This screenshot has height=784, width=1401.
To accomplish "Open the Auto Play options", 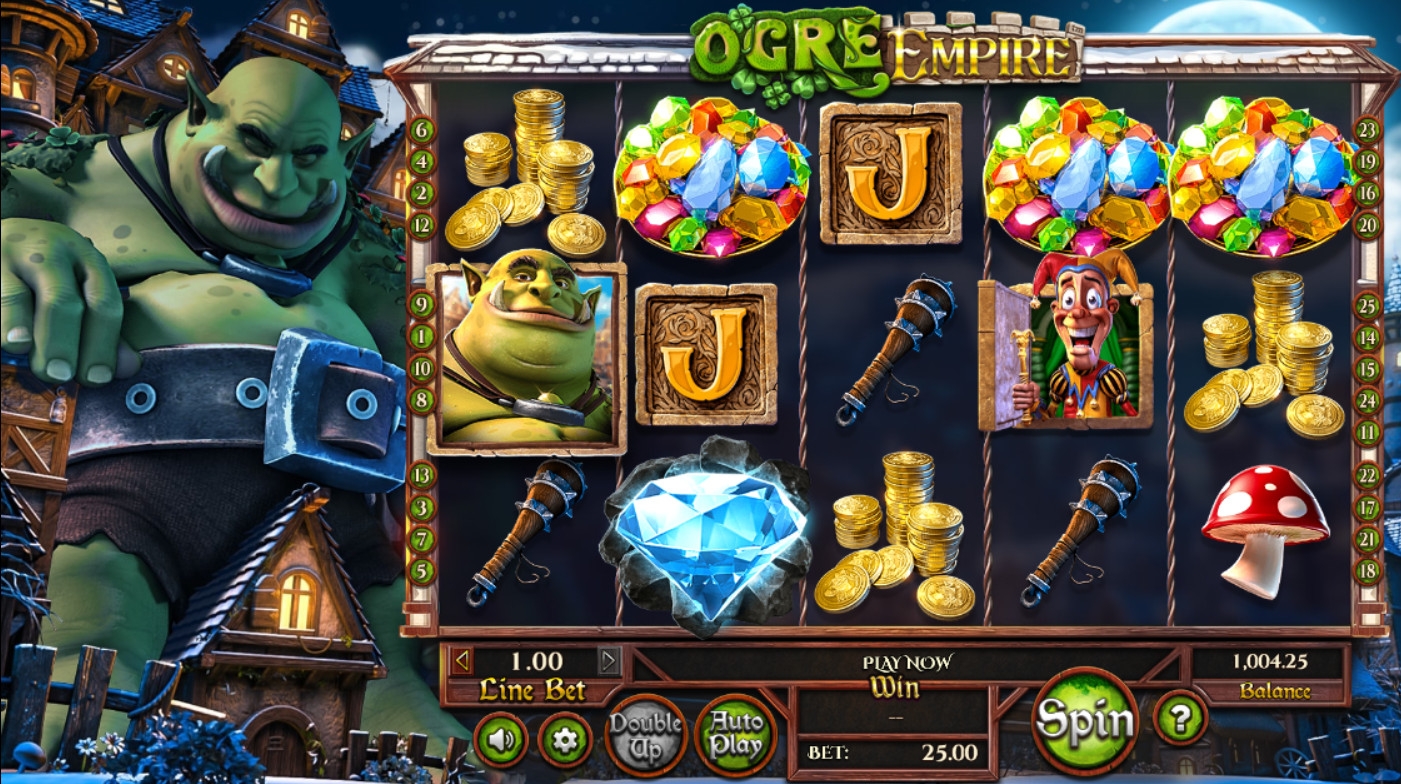I will click(735, 735).
